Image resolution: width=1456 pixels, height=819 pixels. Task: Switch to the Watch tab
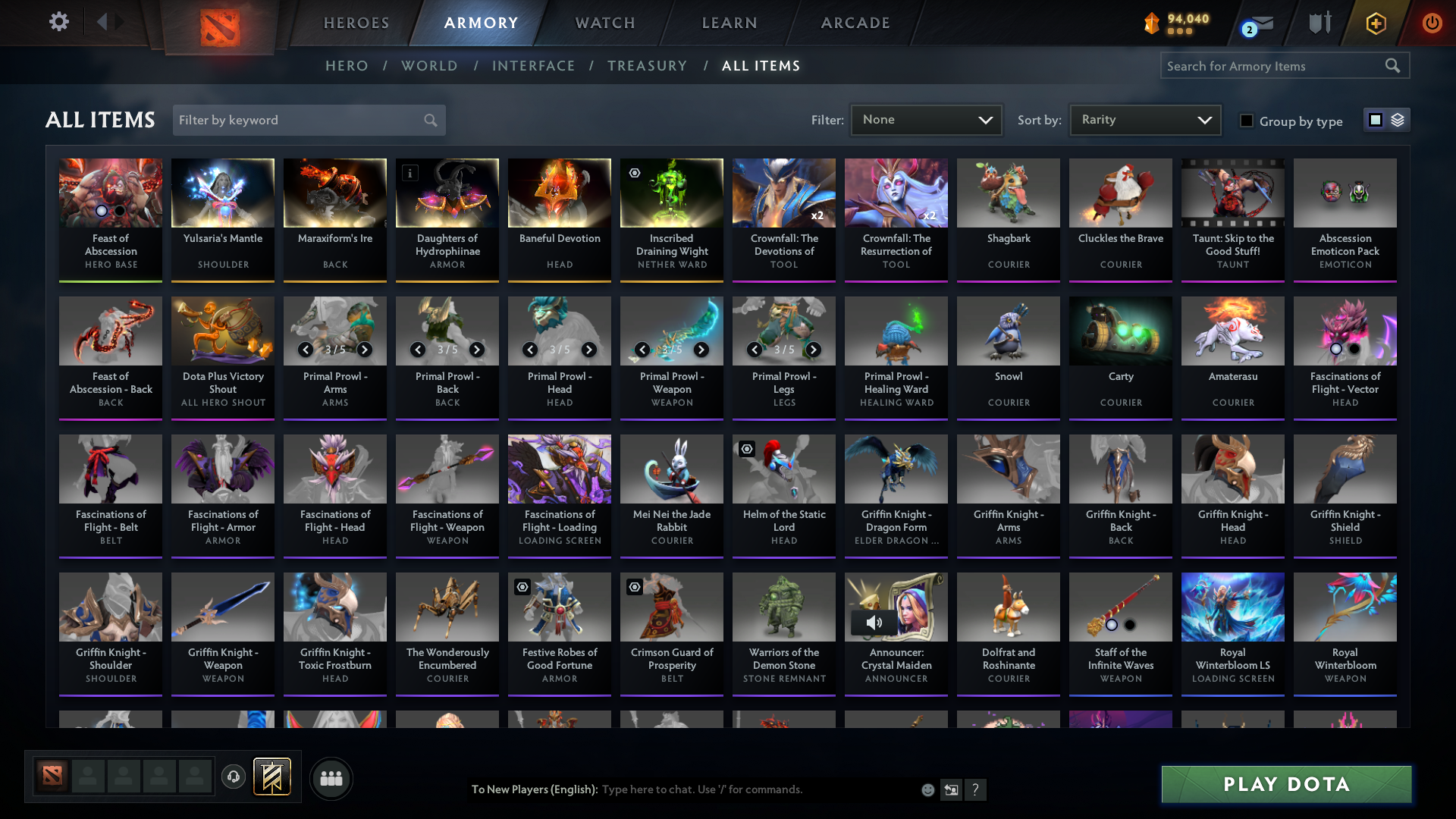point(604,23)
